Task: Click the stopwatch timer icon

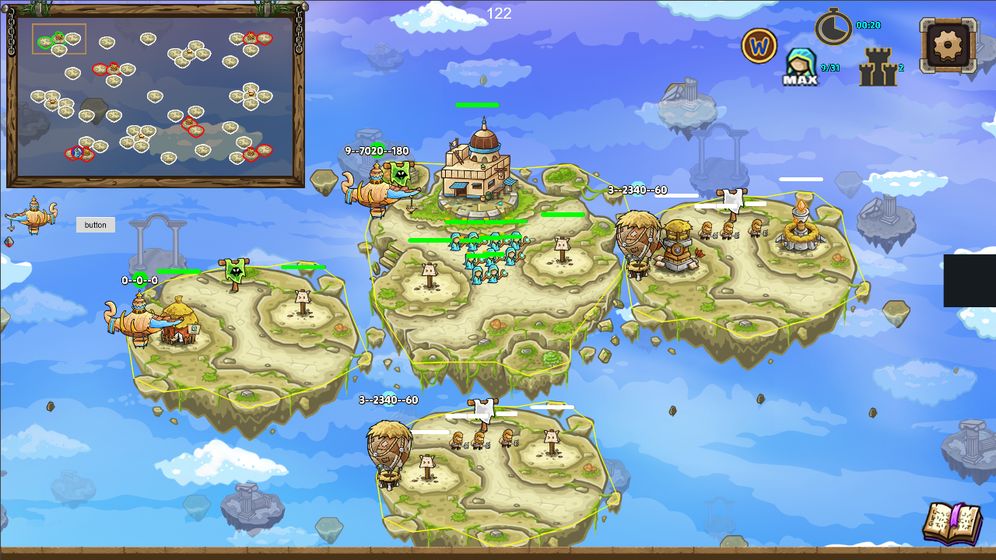Action: click(832, 27)
